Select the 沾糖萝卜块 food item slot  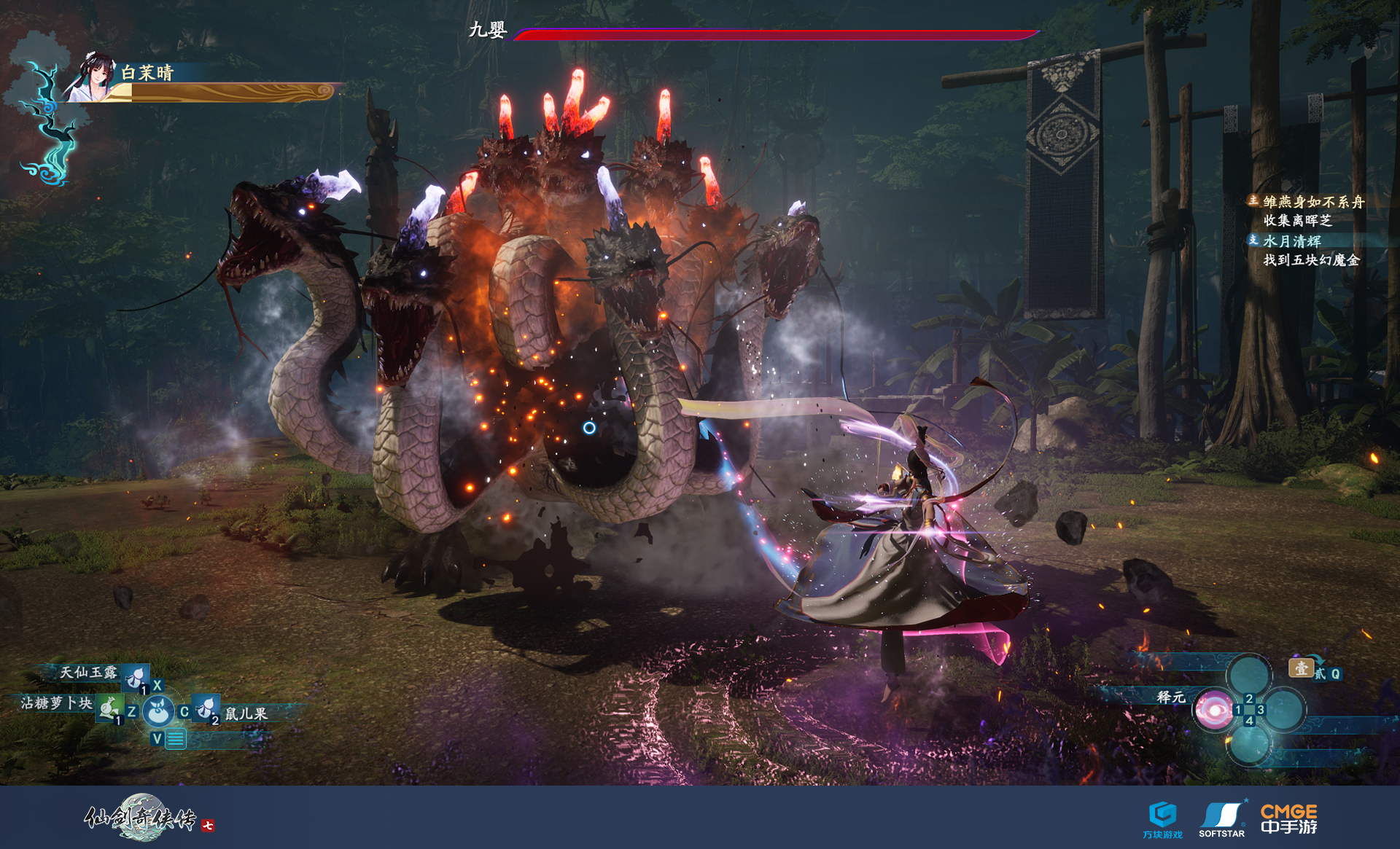109,708
